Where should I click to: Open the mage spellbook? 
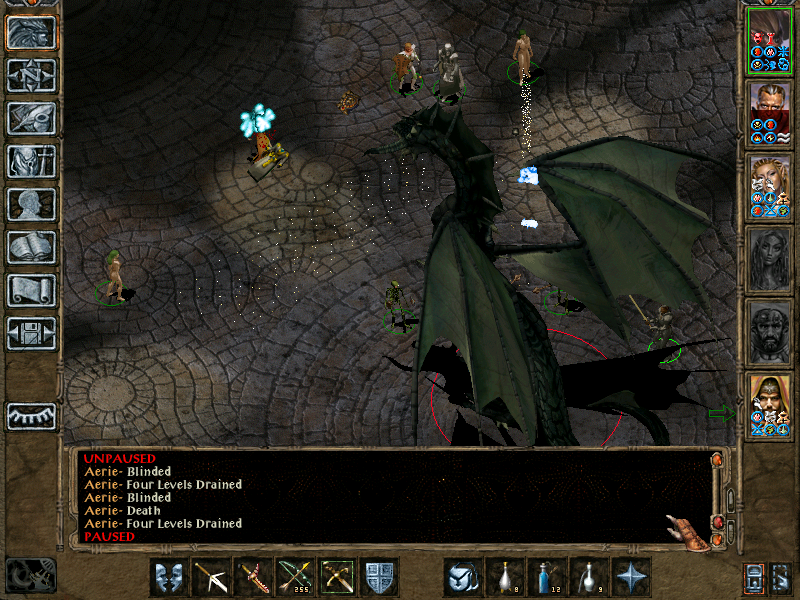pos(32,247)
